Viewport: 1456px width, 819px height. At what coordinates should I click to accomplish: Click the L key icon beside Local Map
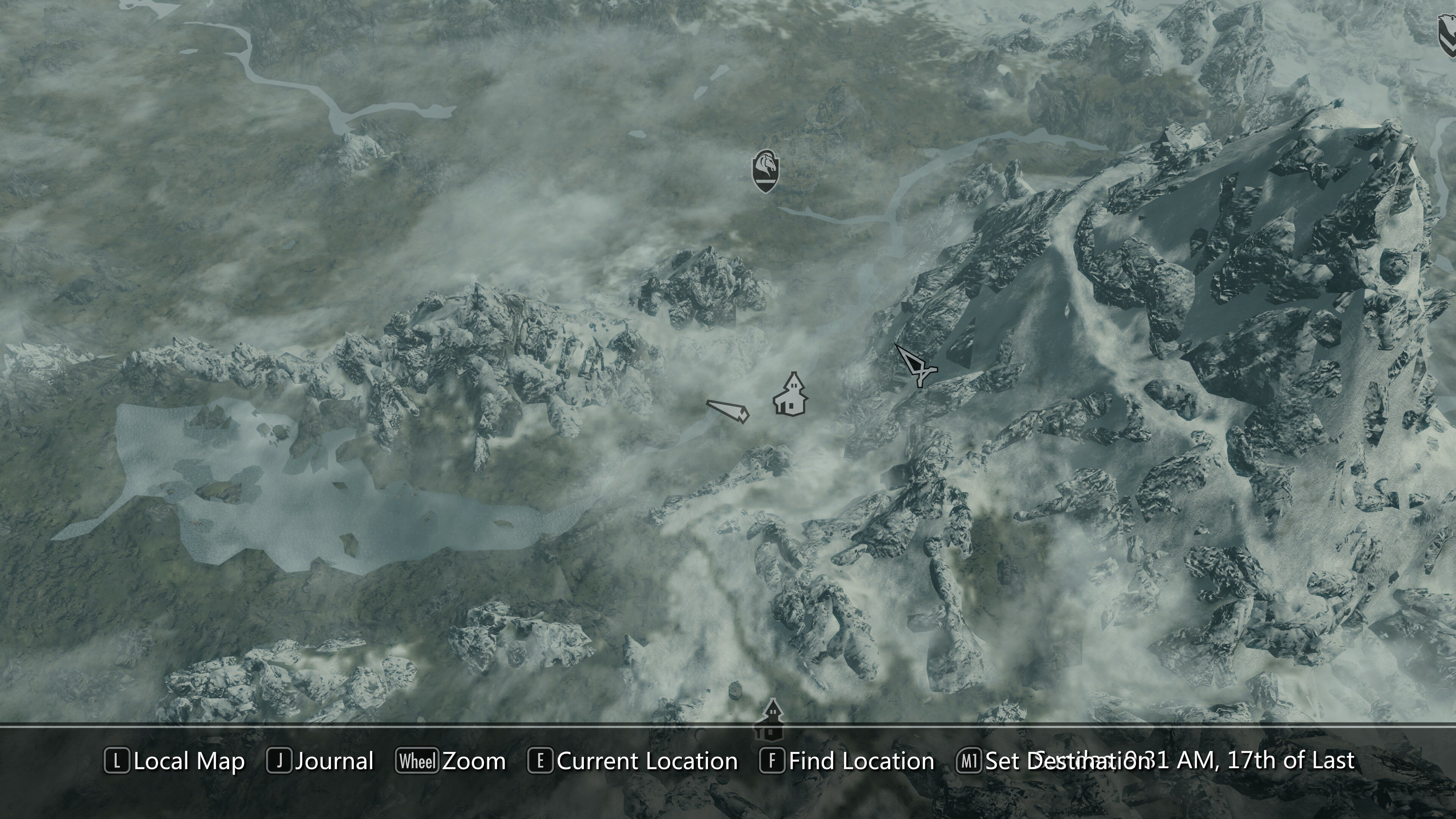pyautogui.click(x=116, y=761)
